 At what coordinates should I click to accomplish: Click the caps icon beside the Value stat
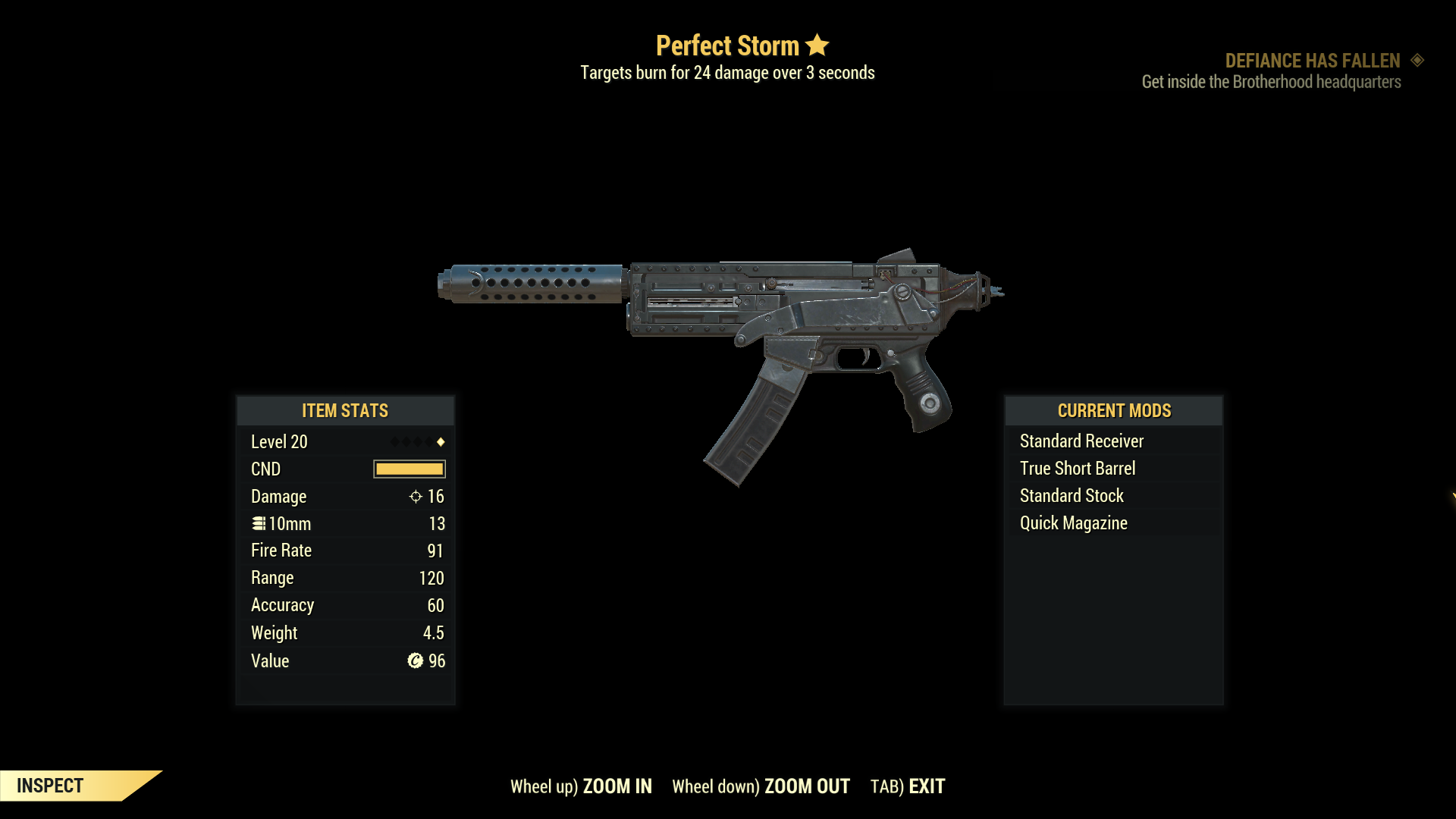click(x=415, y=661)
